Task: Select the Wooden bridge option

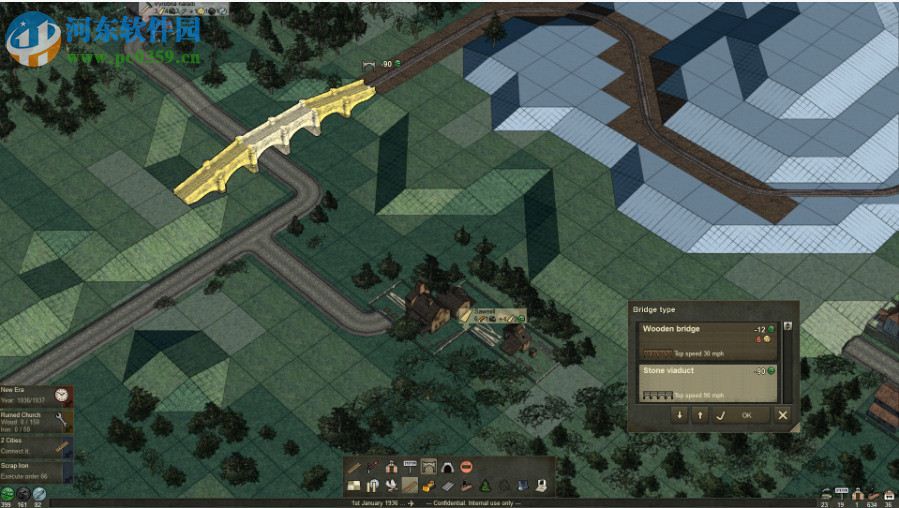Action: (x=706, y=340)
